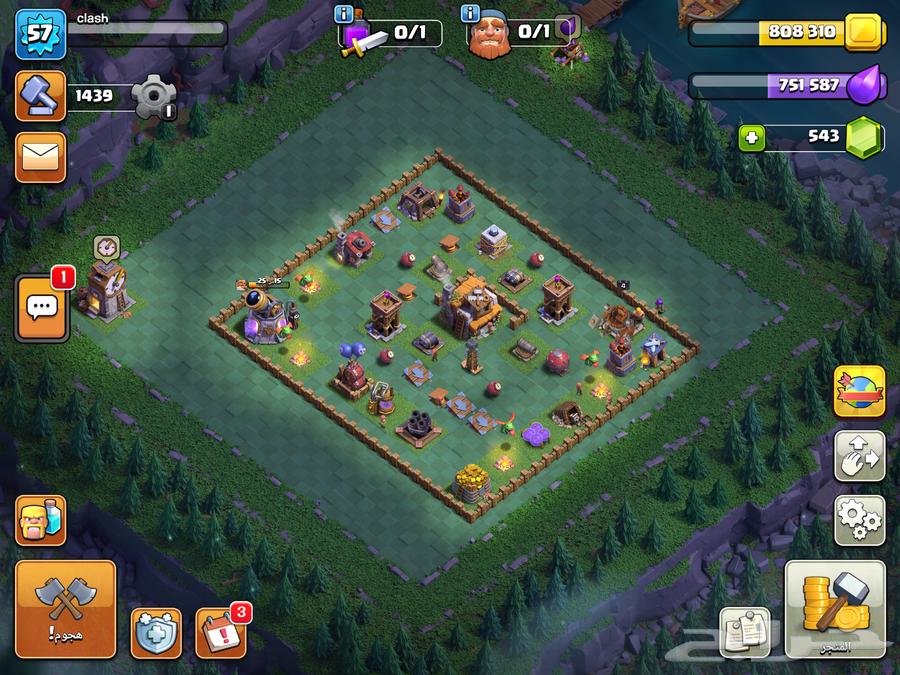Open the layout editor hand icon
Viewport: 900px width, 675px height.
tap(860, 455)
